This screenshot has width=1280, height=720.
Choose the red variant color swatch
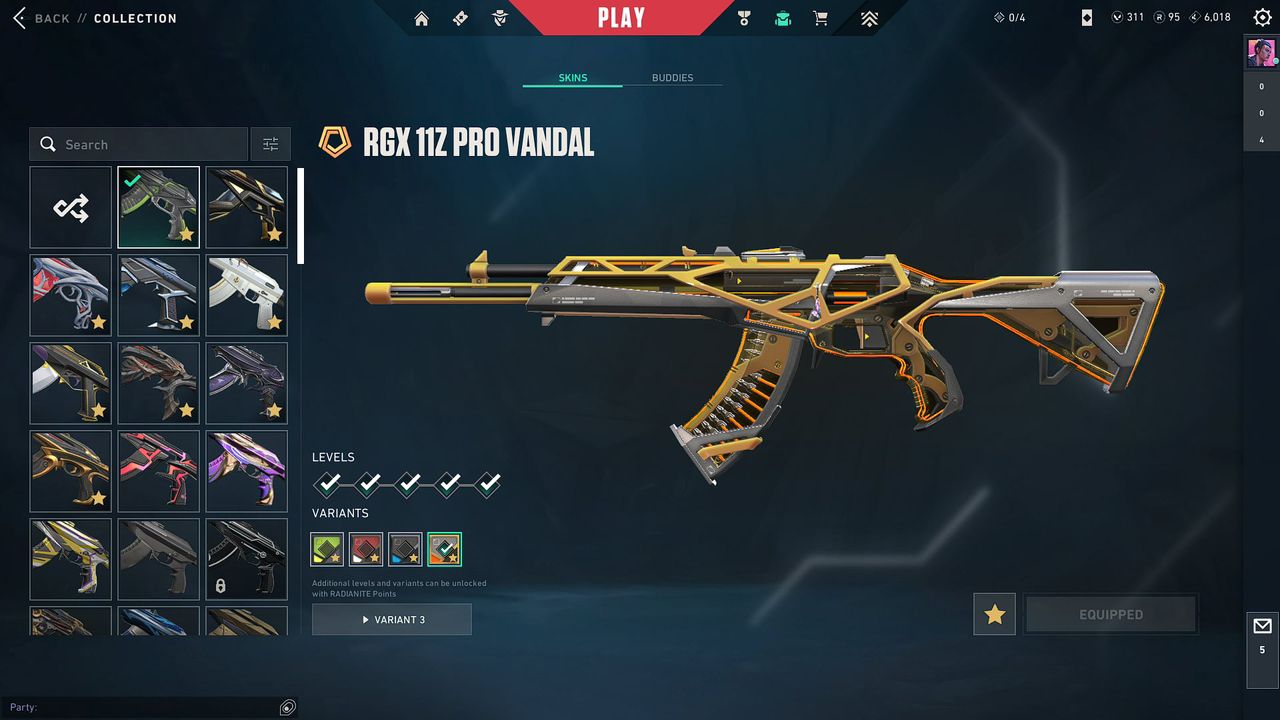point(366,548)
